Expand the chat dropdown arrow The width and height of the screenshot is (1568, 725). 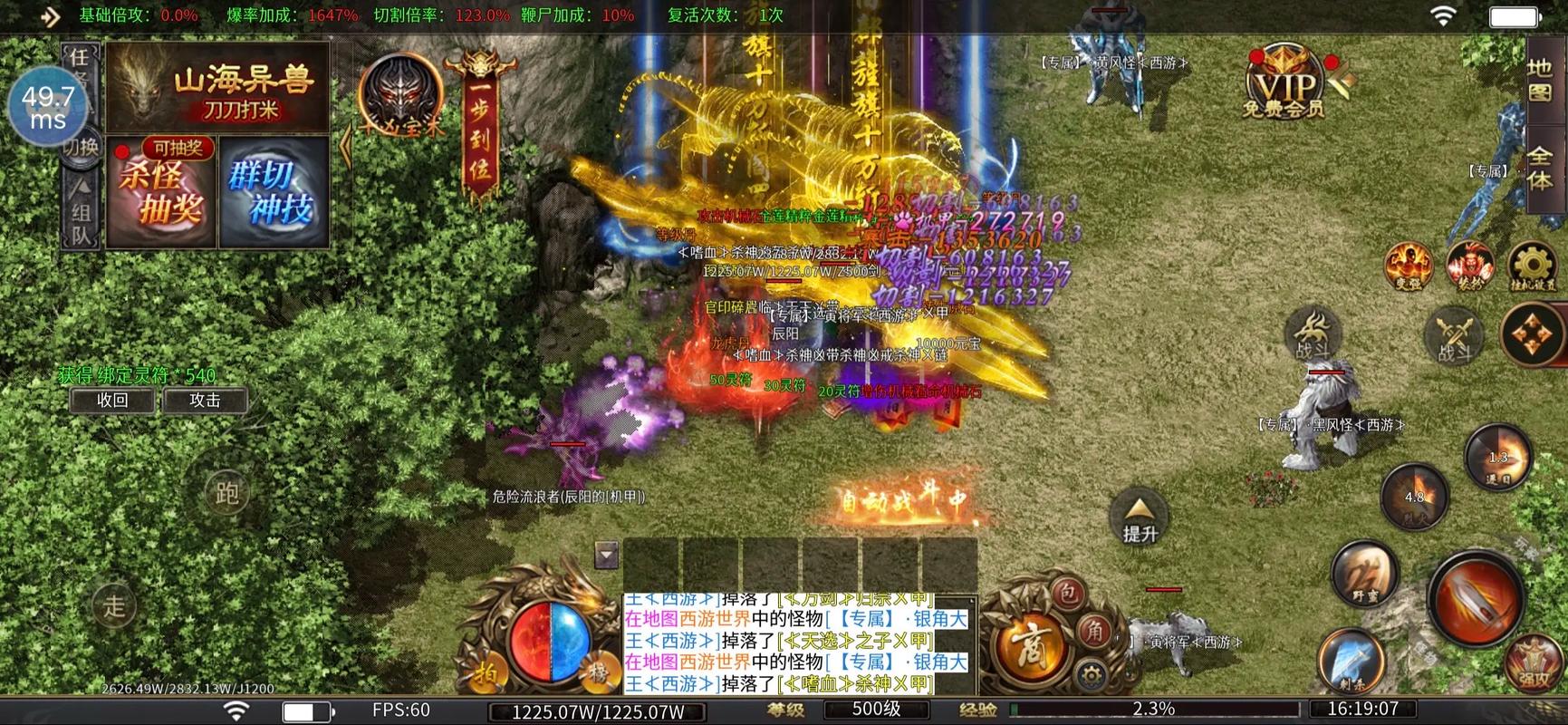606,554
